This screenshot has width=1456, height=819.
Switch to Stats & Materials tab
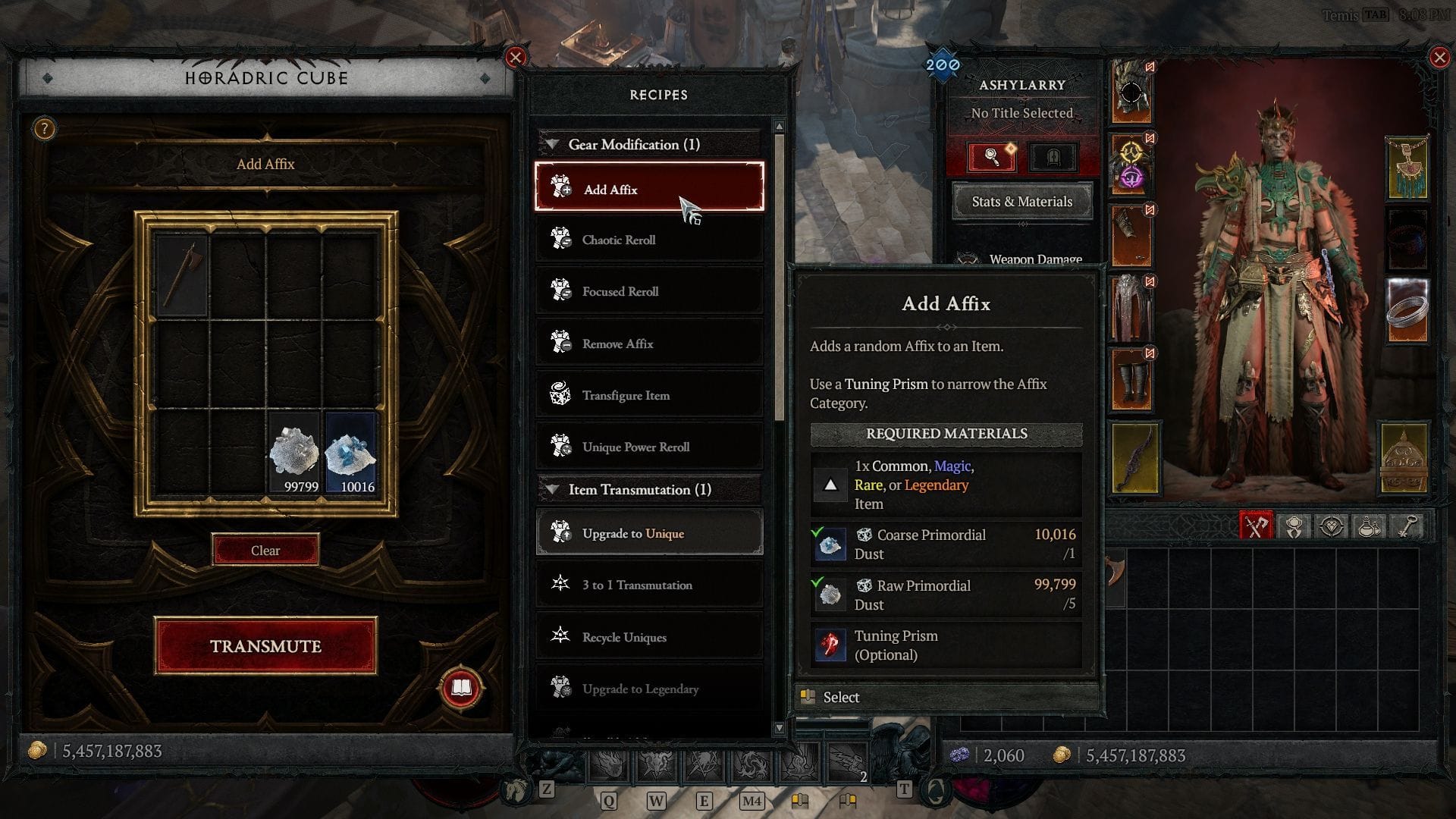coord(1021,201)
